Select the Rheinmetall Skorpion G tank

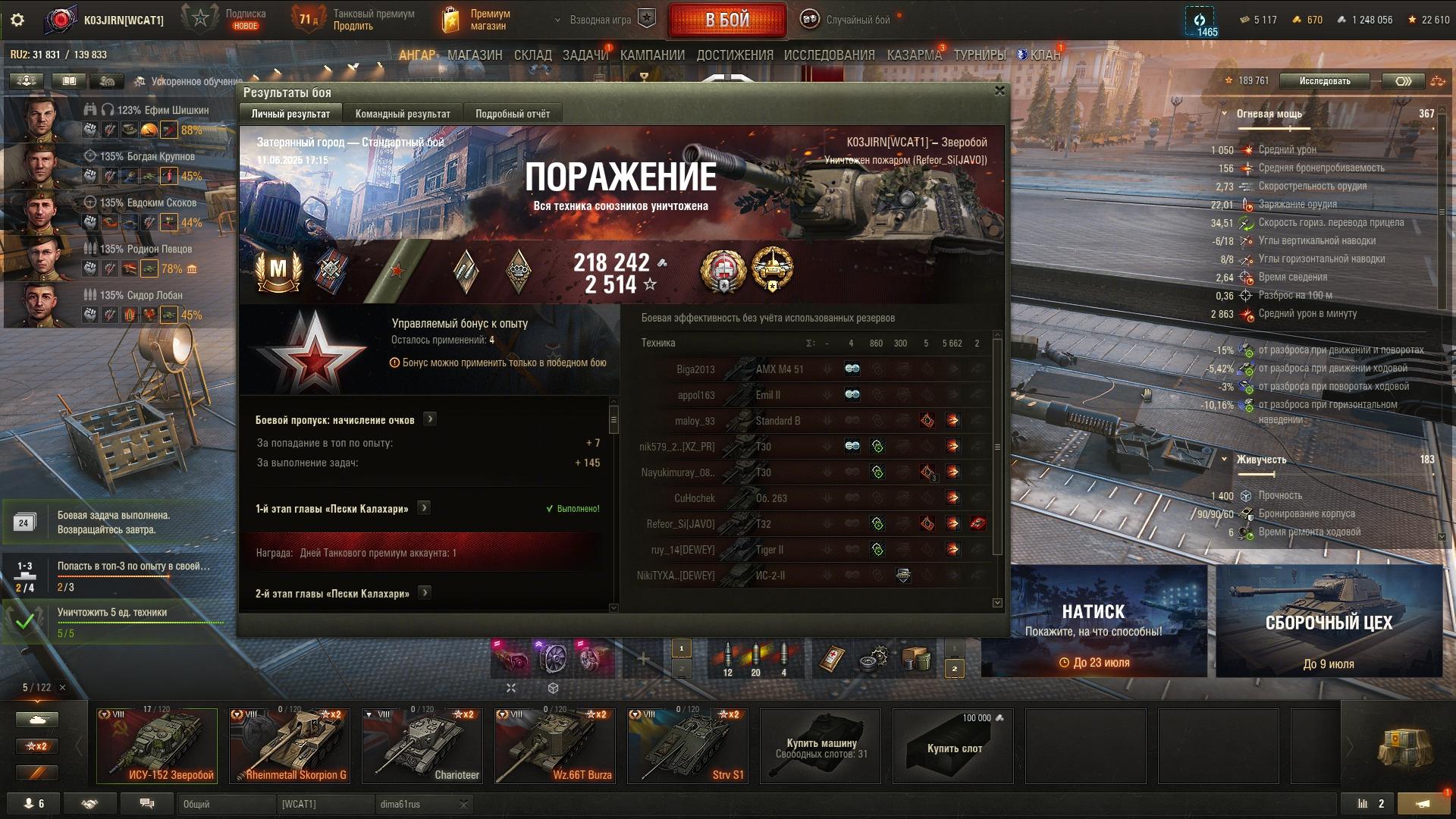290,745
